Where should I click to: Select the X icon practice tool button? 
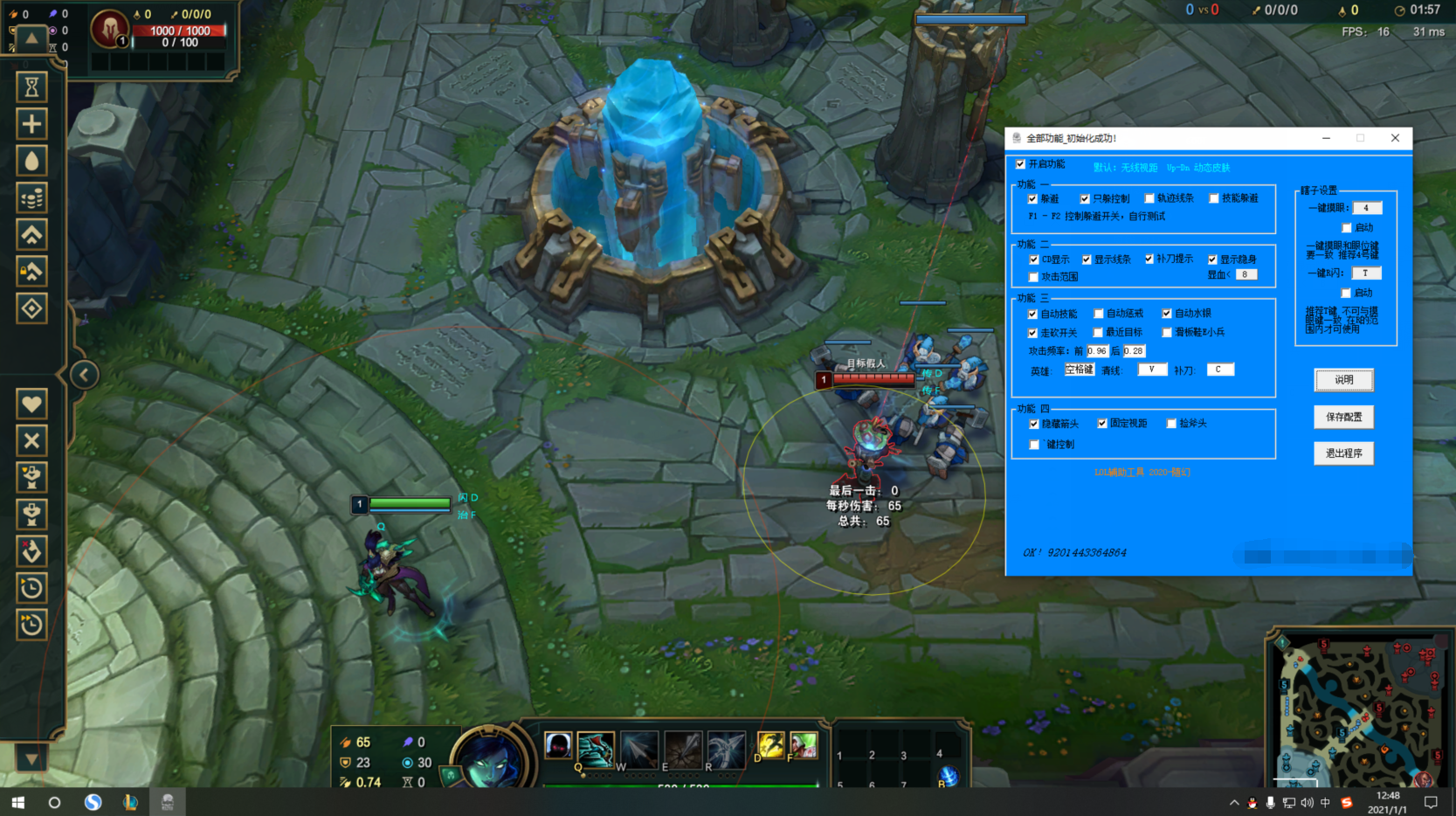[31, 440]
